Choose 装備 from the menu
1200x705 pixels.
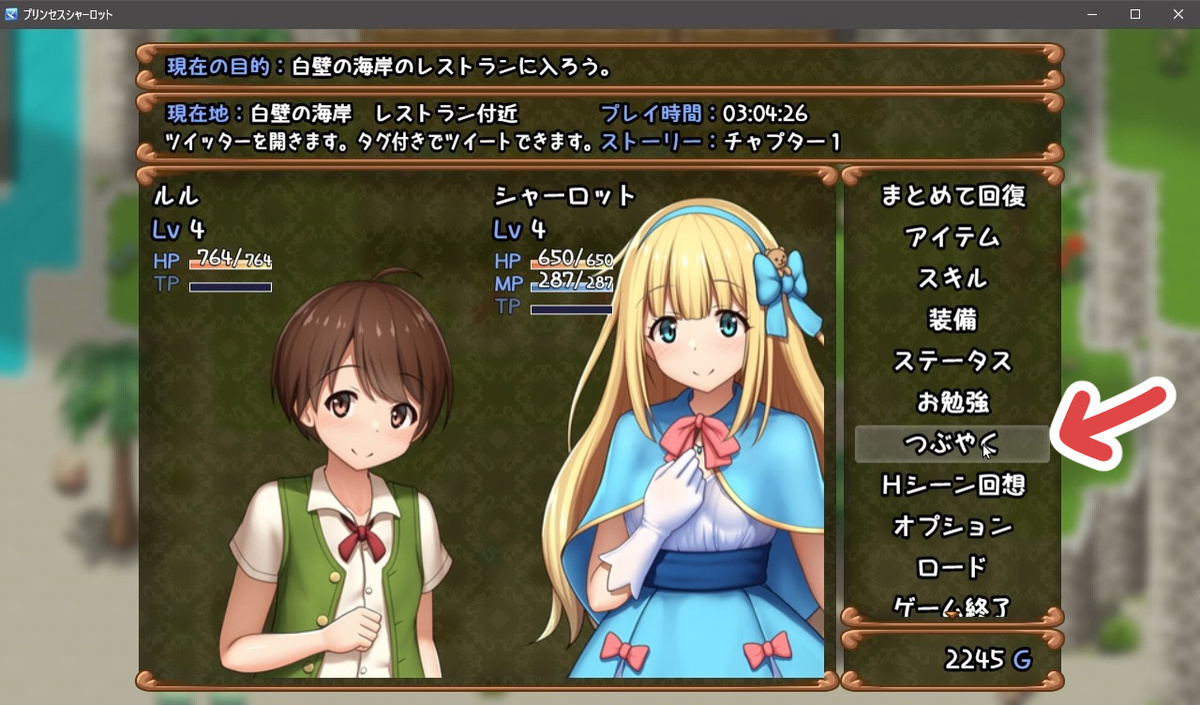pyautogui.click(x=952, y=320)
